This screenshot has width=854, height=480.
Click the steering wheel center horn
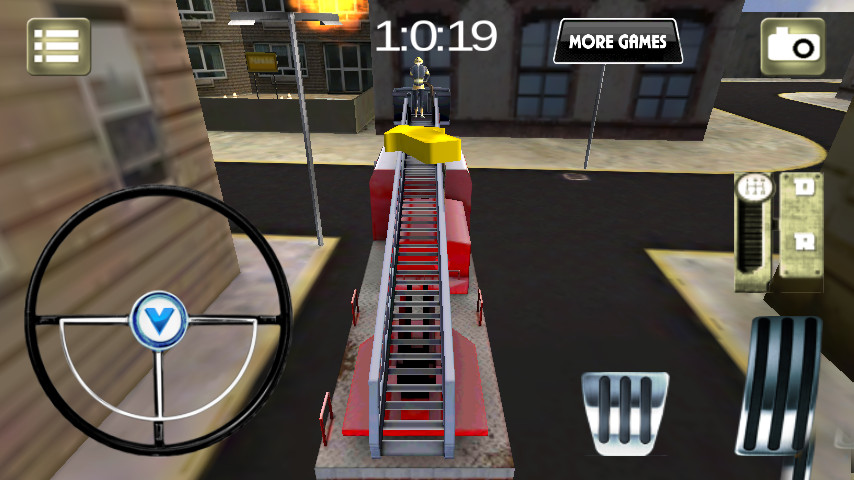pyautogui.click(x=158, y=321)
